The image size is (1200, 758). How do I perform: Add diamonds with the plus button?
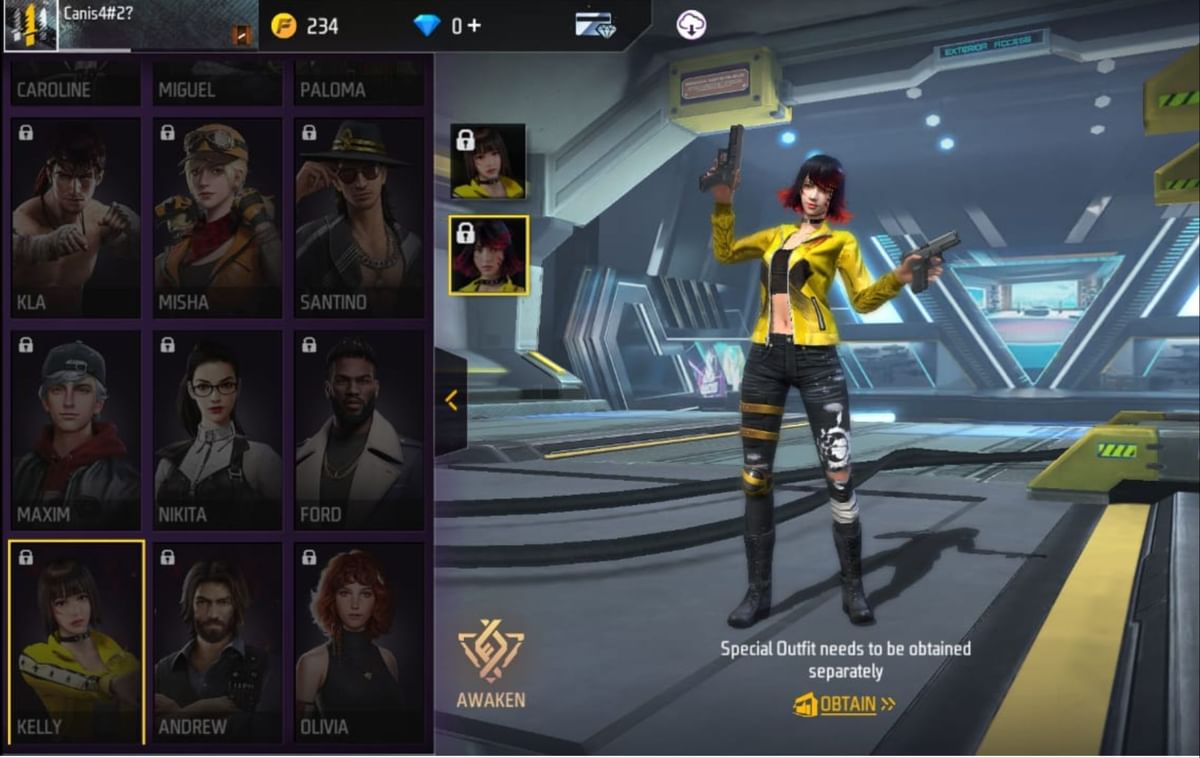coord(474,25)
